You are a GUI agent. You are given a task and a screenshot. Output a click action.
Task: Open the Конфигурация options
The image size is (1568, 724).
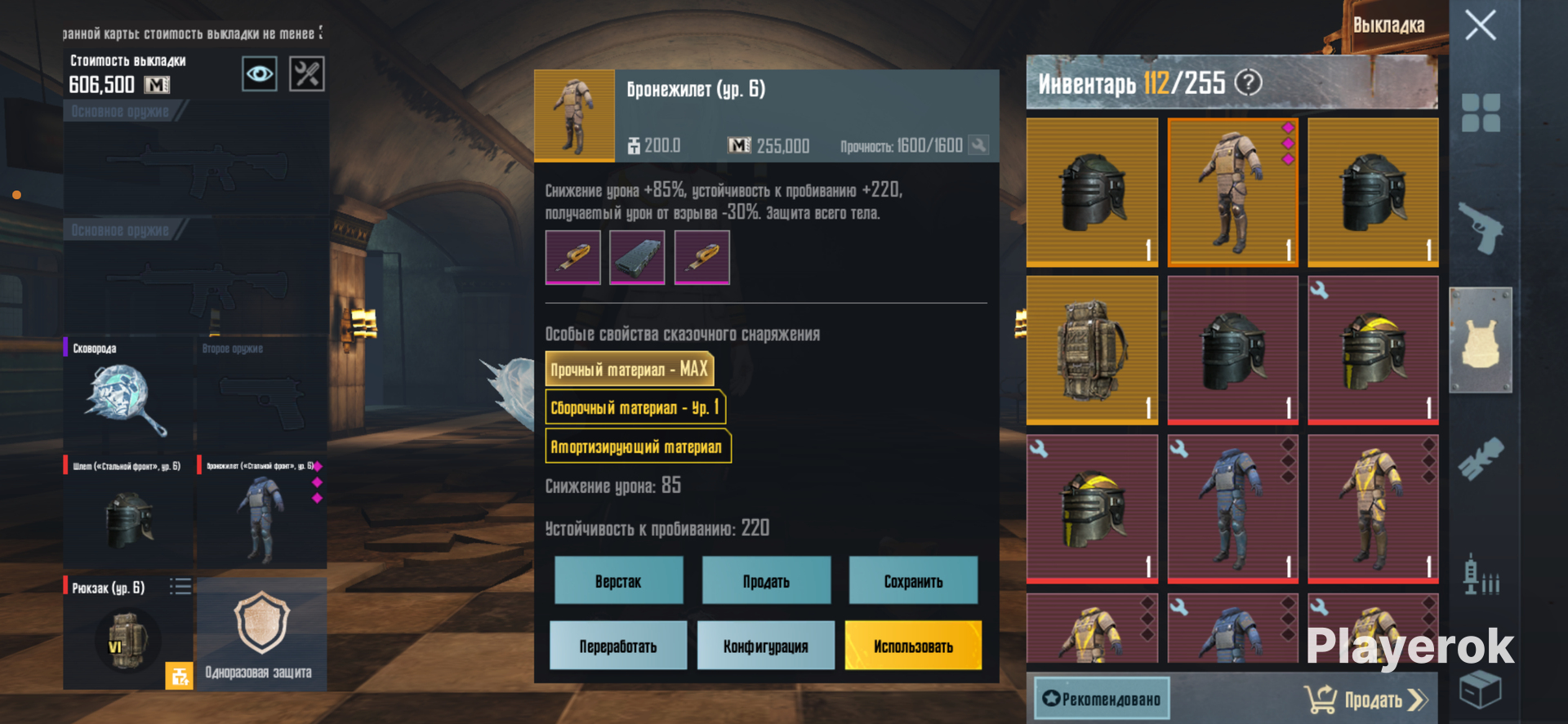[766, 646]
